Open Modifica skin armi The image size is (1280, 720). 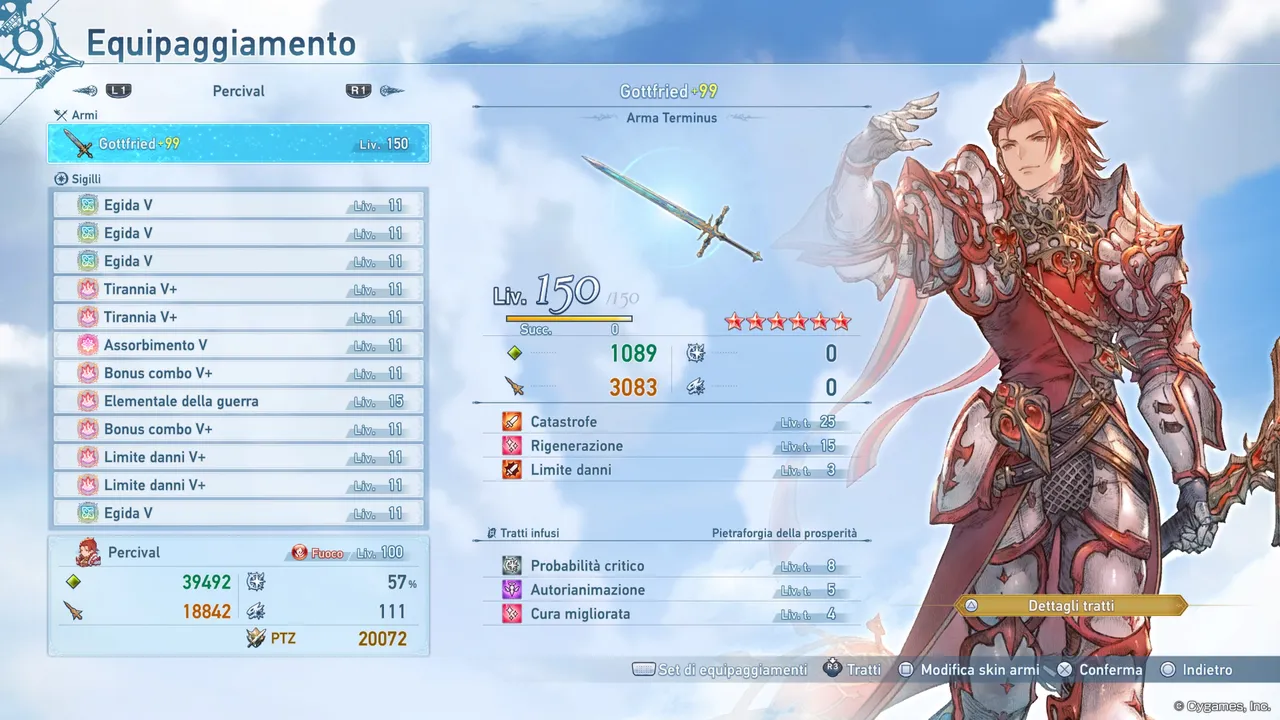pos(968,670)
